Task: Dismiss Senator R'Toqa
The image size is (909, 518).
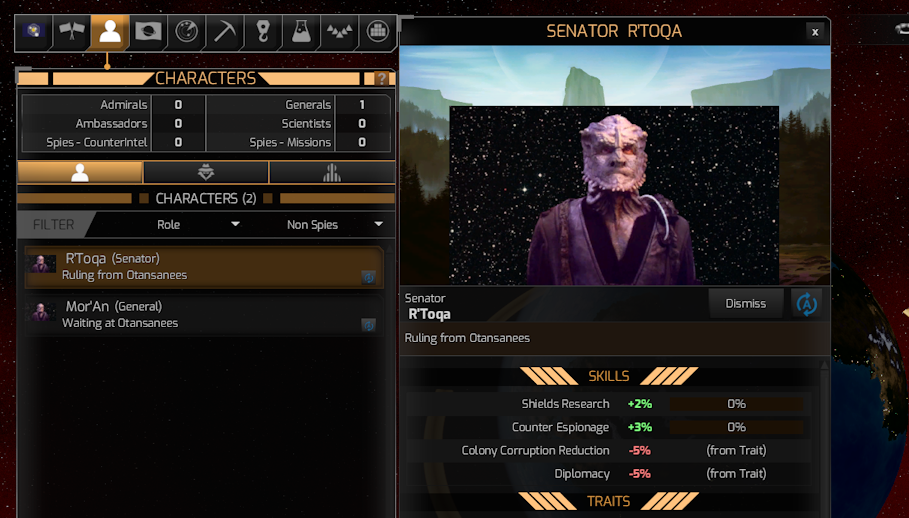Action: pyautogui.click(x=745, y=303)
